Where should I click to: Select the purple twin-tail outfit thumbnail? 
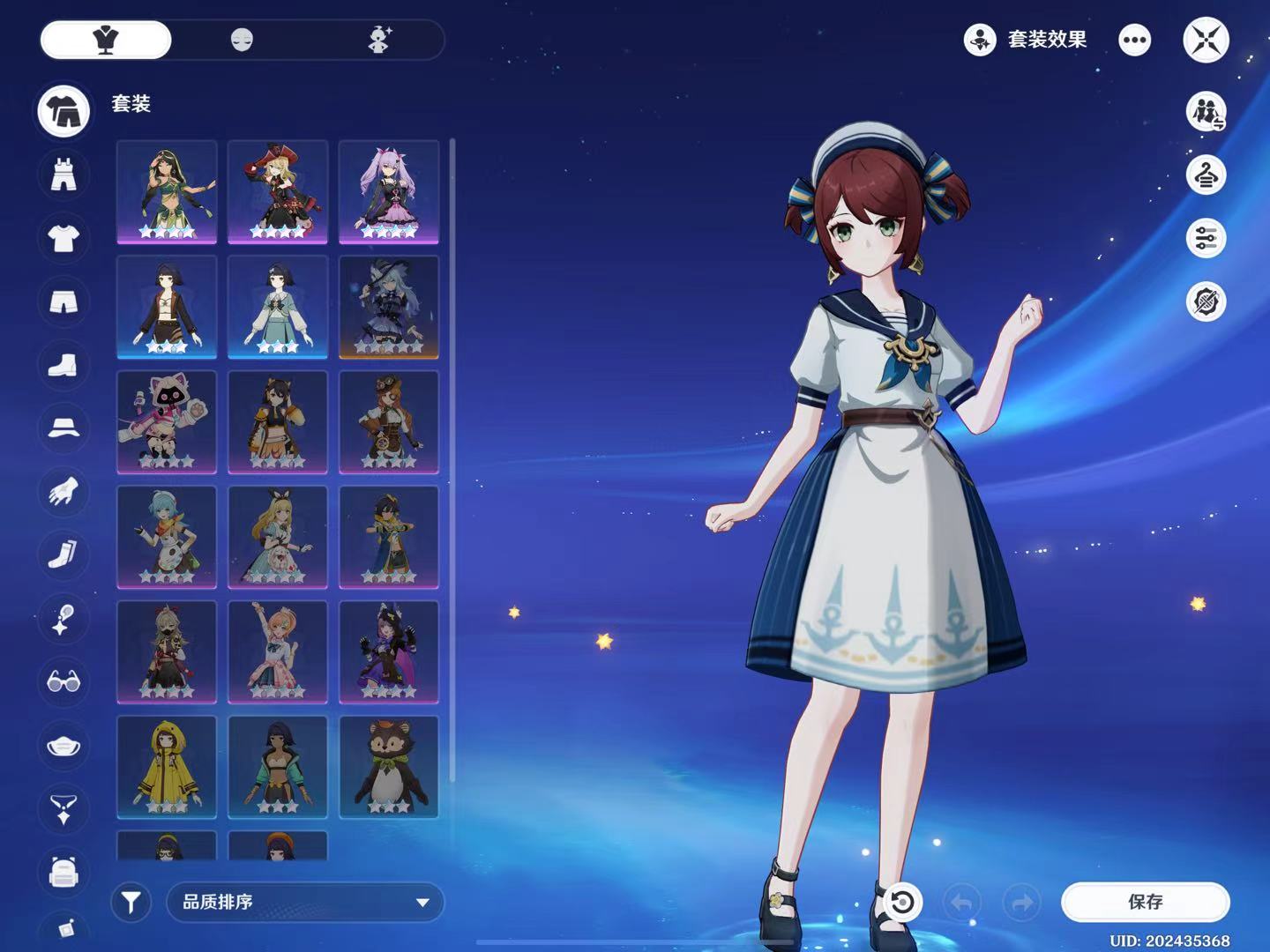389,191
